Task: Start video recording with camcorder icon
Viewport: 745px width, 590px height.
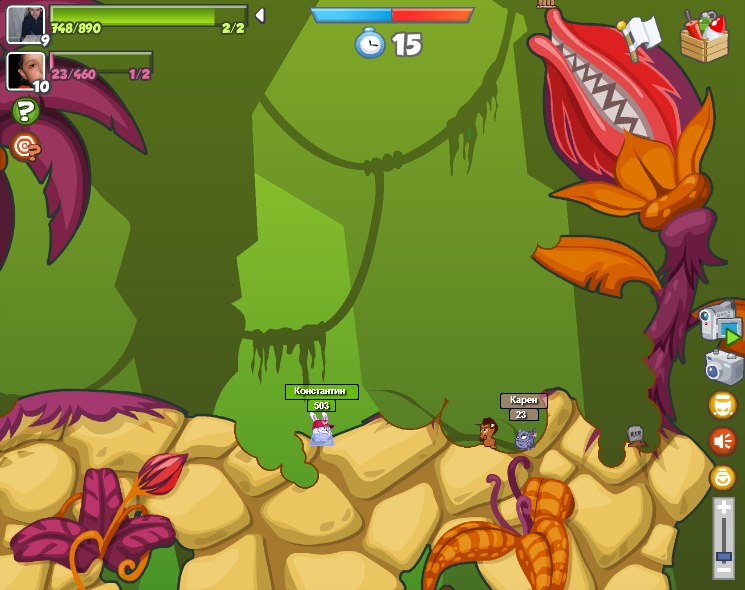Action: [x=720, y=324]
